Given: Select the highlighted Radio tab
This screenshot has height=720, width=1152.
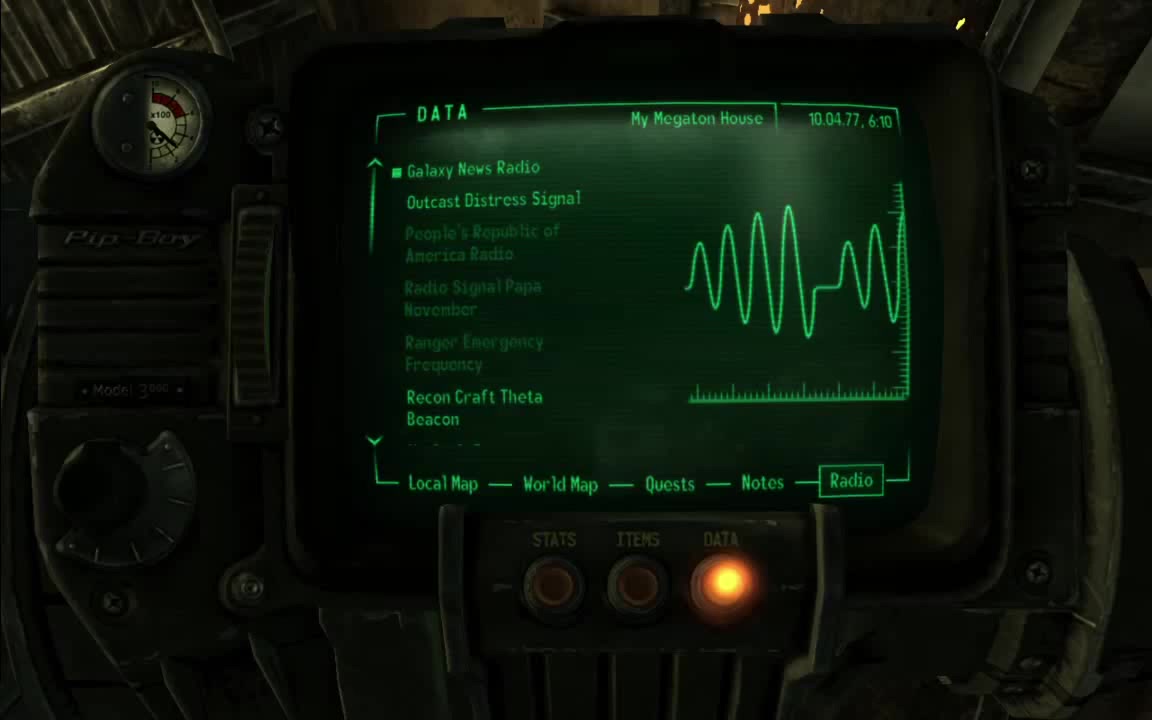Looking at the screenshot, I should [851, 481].
